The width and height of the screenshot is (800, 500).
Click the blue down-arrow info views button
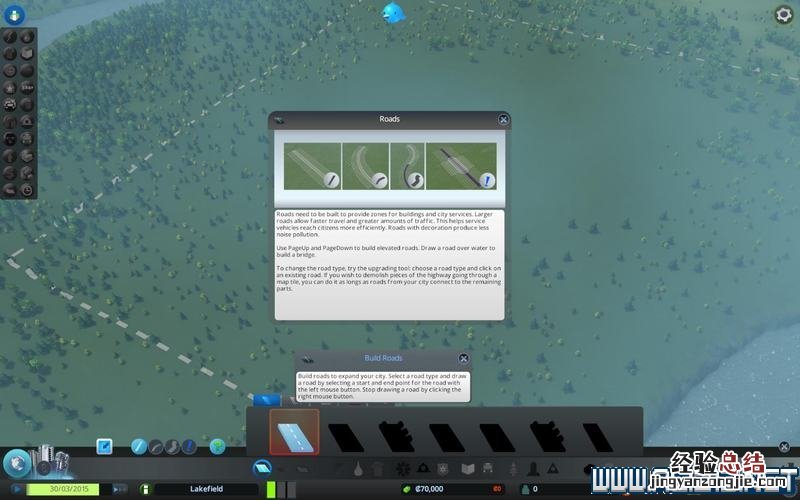point(18,13)
